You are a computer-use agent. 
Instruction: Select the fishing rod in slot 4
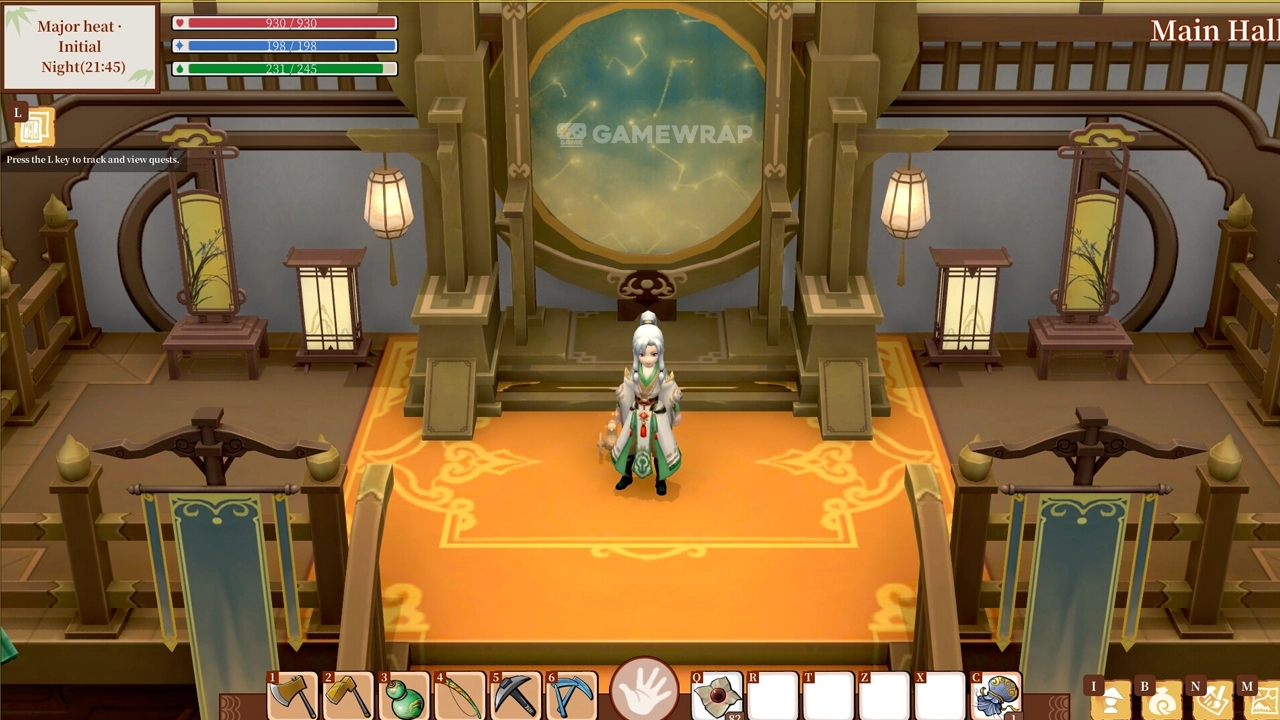[460, 696]
